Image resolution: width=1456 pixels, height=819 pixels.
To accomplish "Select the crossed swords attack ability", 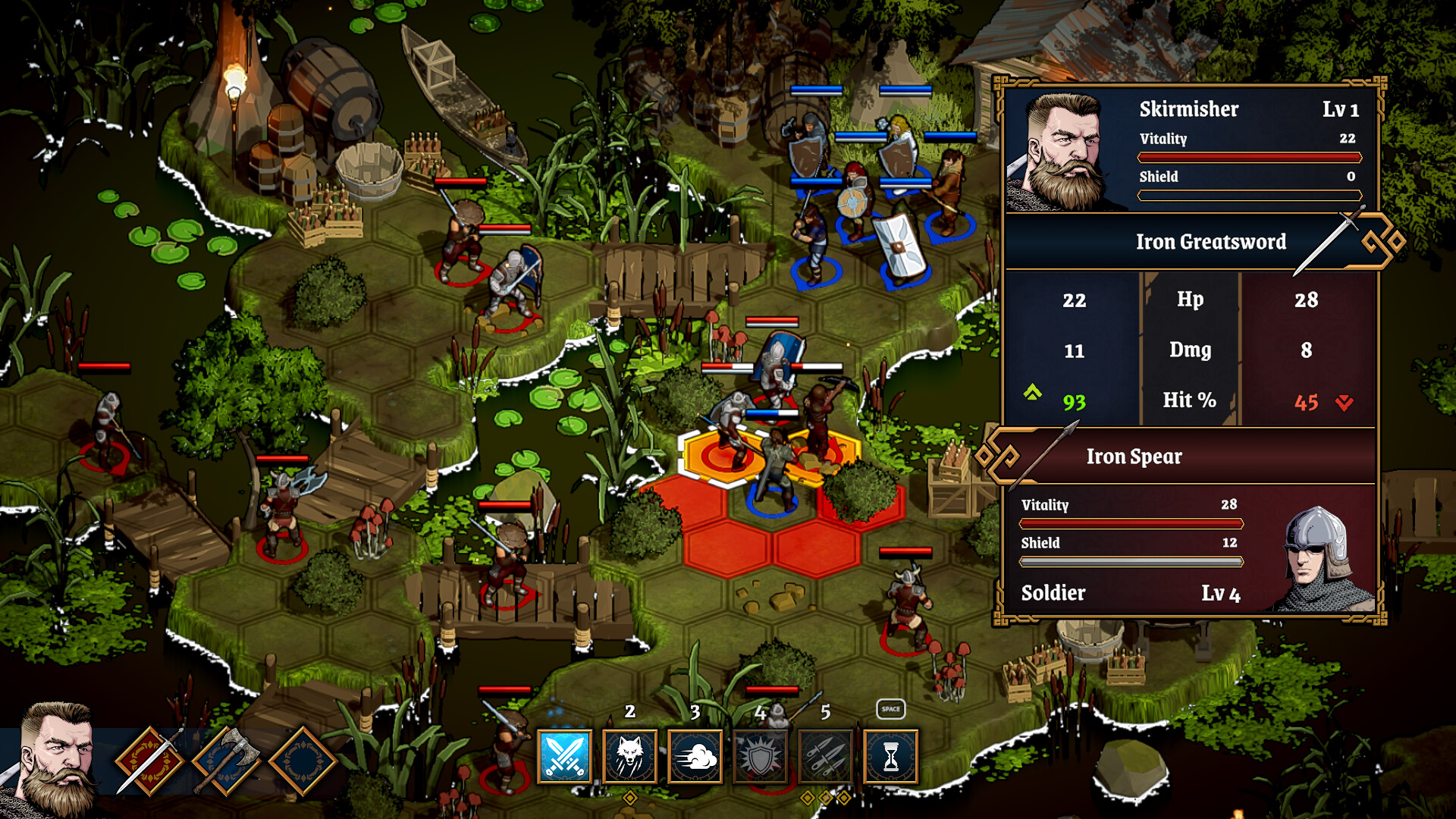I will [564, 756].
